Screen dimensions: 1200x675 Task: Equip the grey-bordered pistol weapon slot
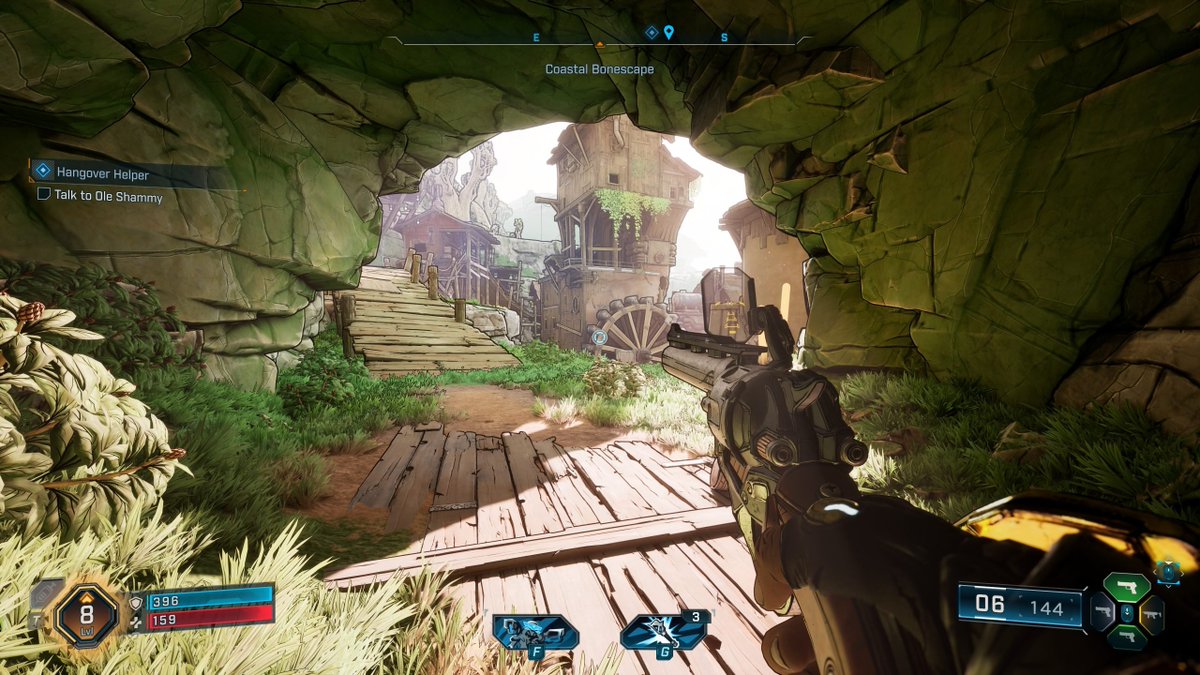pyautogui.click(x=1102, y=613)
